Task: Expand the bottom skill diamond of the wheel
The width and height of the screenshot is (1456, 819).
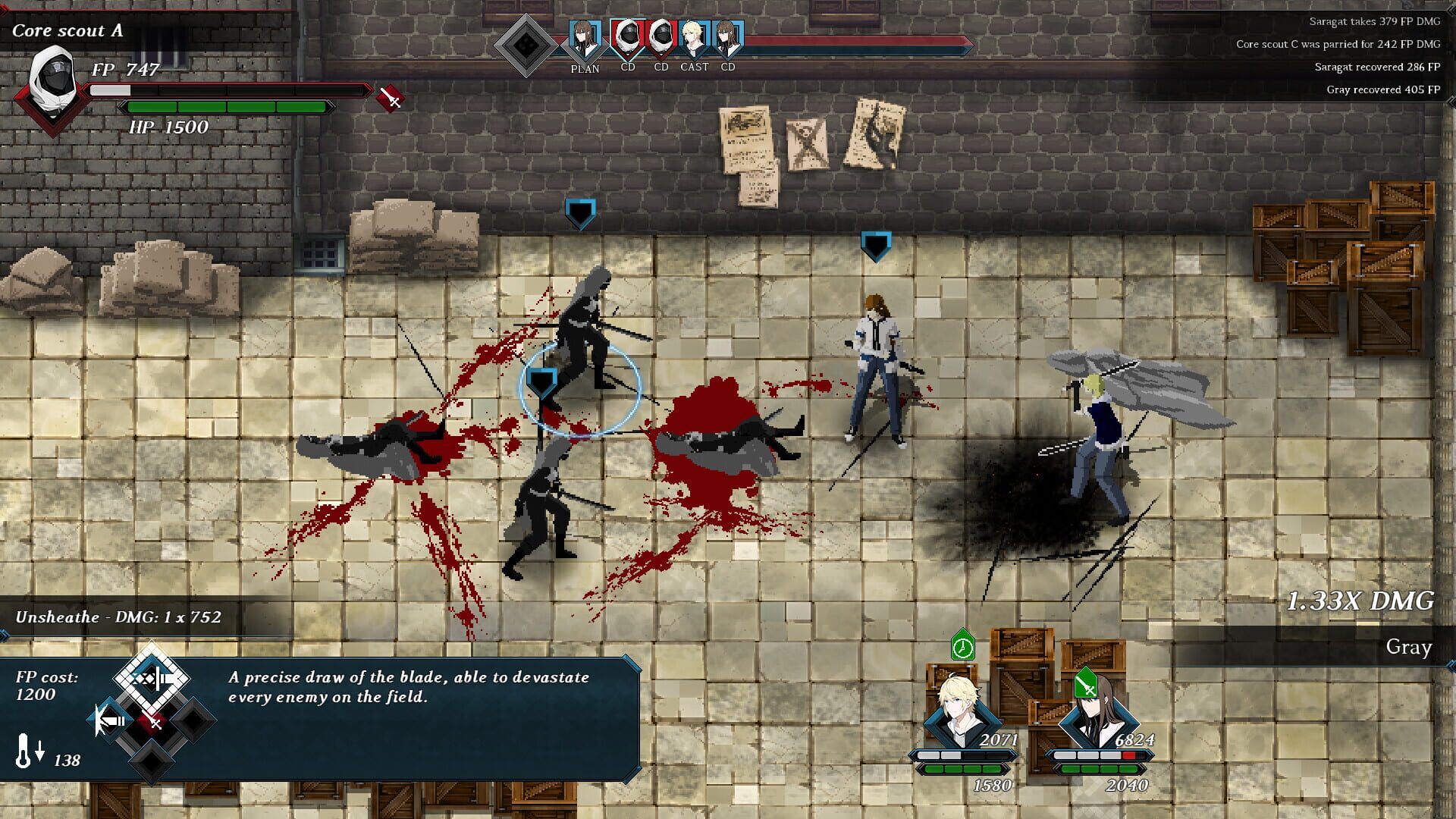Action: tap(150, 761)
